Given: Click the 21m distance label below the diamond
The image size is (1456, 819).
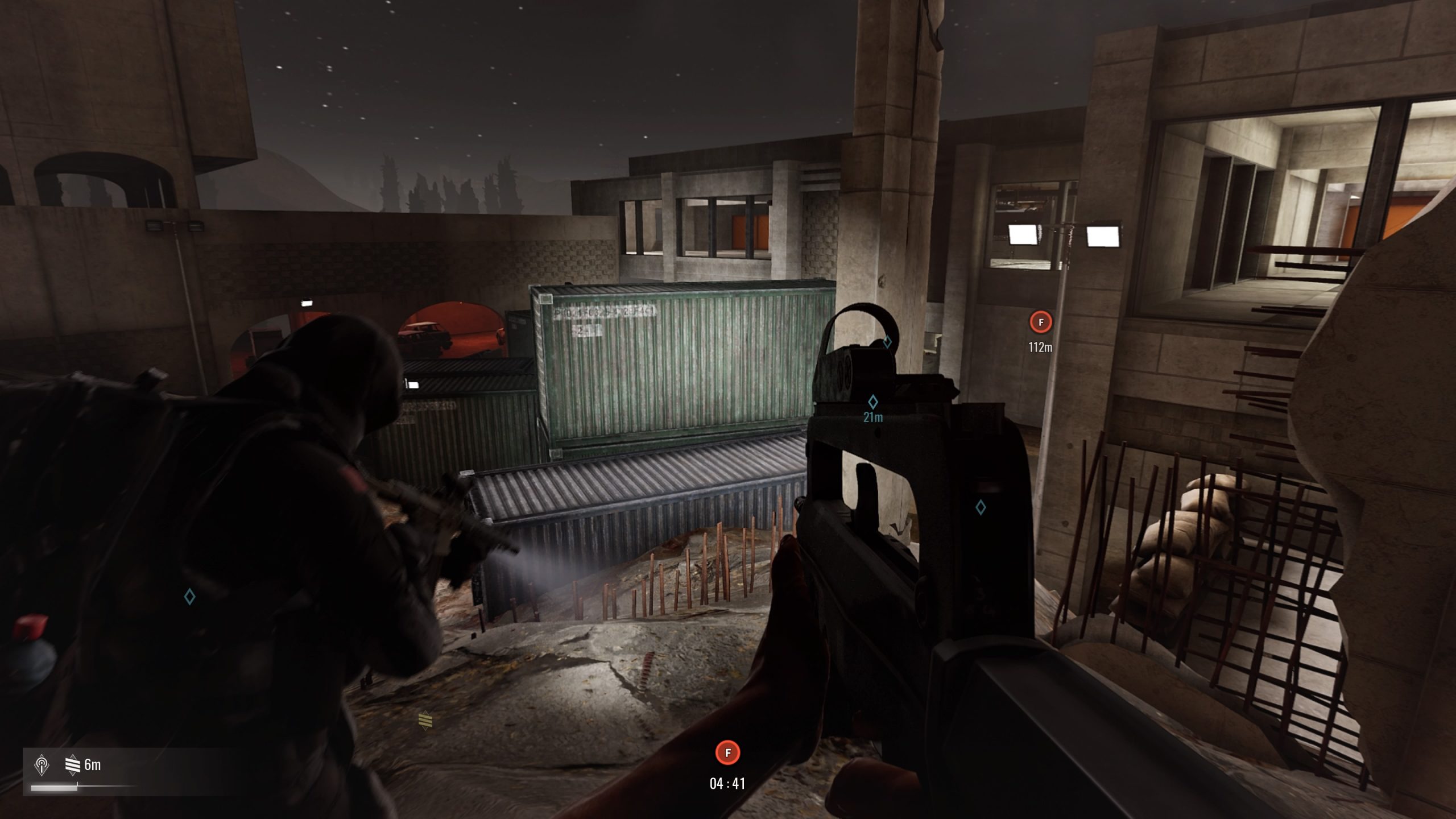Looking at the screenshot, I should (x=873, y=417).
